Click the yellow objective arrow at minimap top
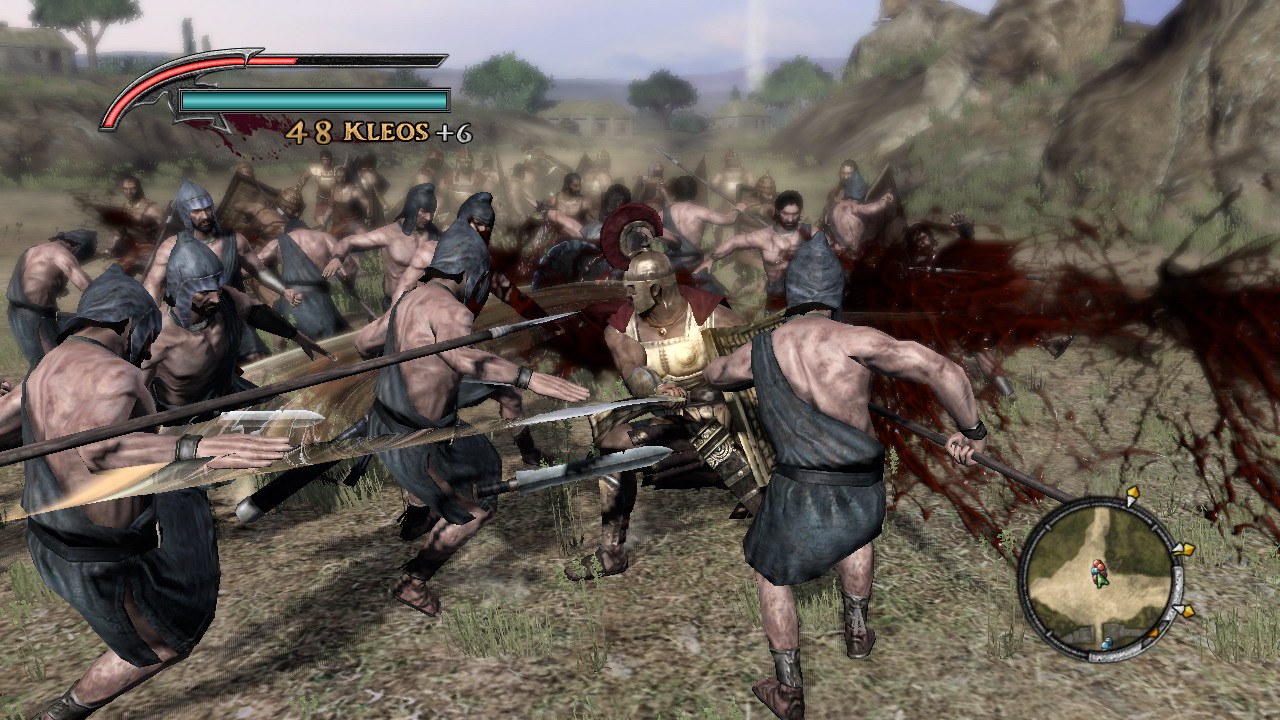This screenshot has height=720, width=1280. [x=1132, y=493]
